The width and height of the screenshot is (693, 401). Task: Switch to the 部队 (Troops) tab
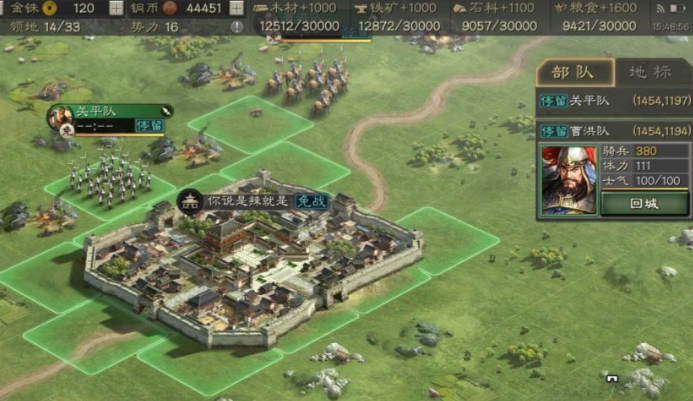tap(574, 72)
